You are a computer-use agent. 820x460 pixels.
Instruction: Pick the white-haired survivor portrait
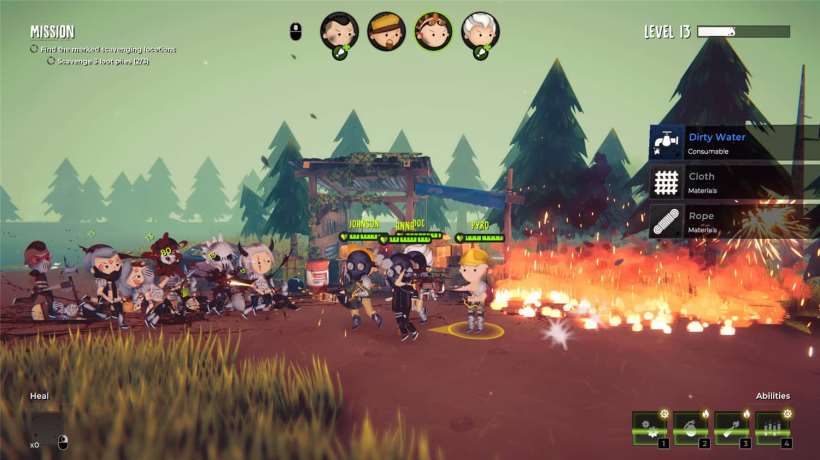tap(480, 31)
